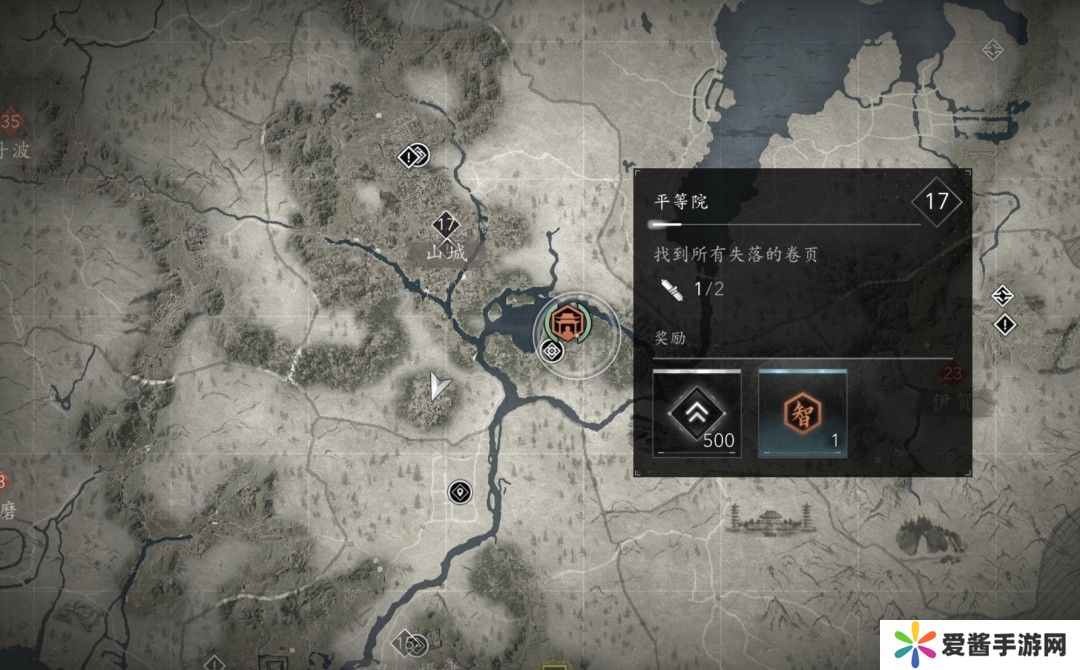1080x670 pixels.
Task: Select the exclamation quest marker north of Yamashiro
Action: tap(413, 156)
